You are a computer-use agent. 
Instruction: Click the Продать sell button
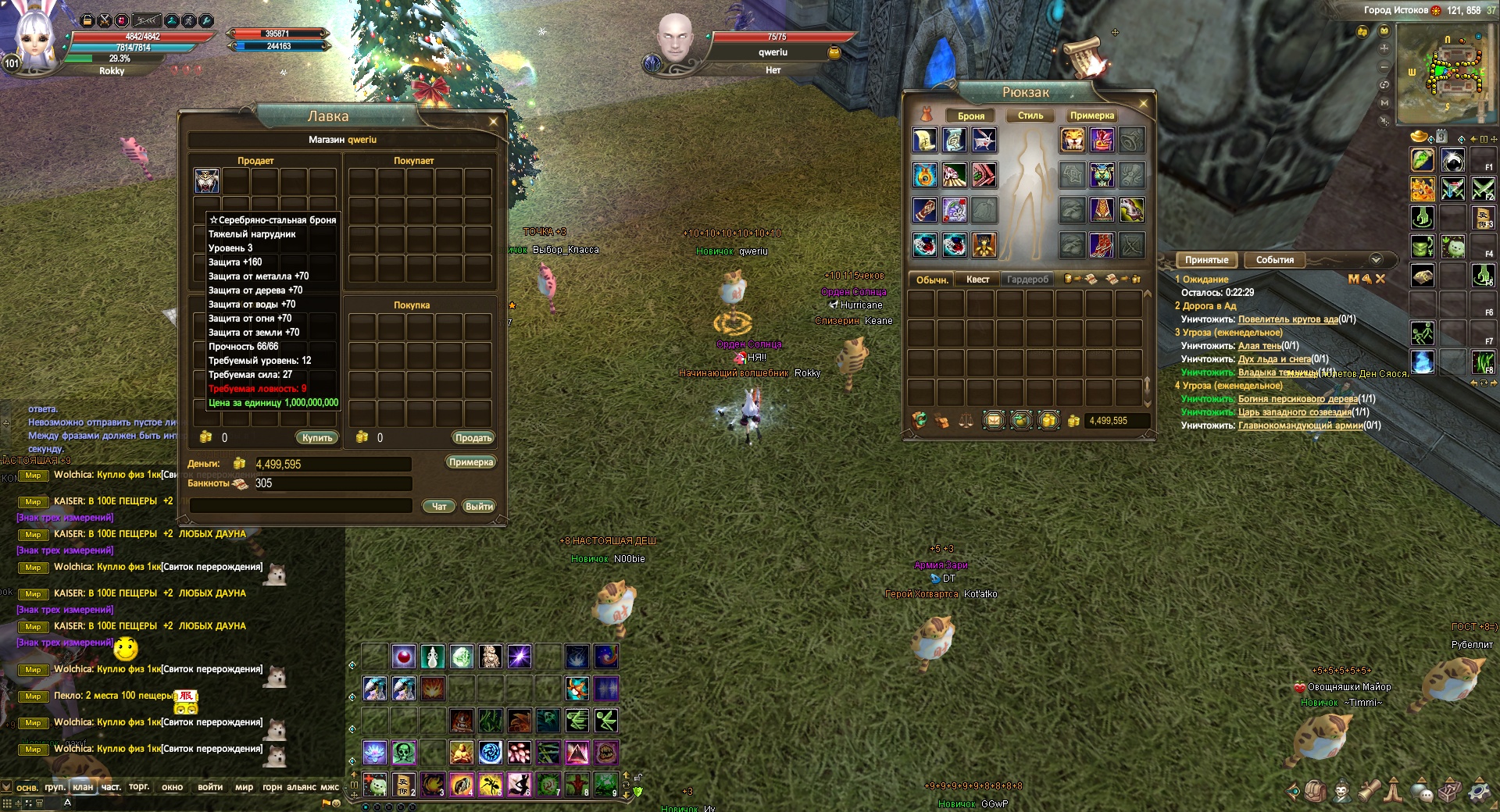473,438
